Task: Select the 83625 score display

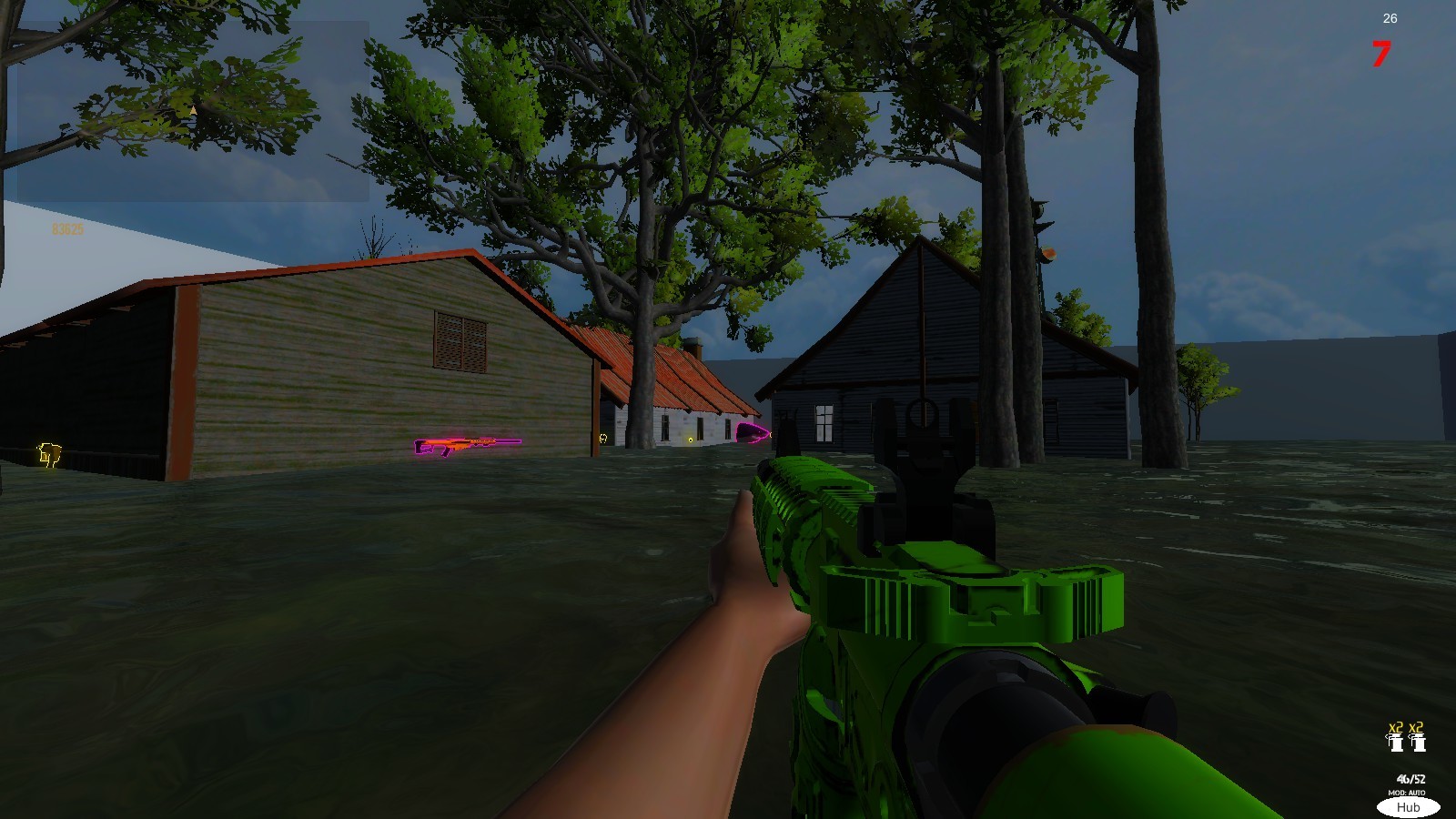Action: point(68,229)
